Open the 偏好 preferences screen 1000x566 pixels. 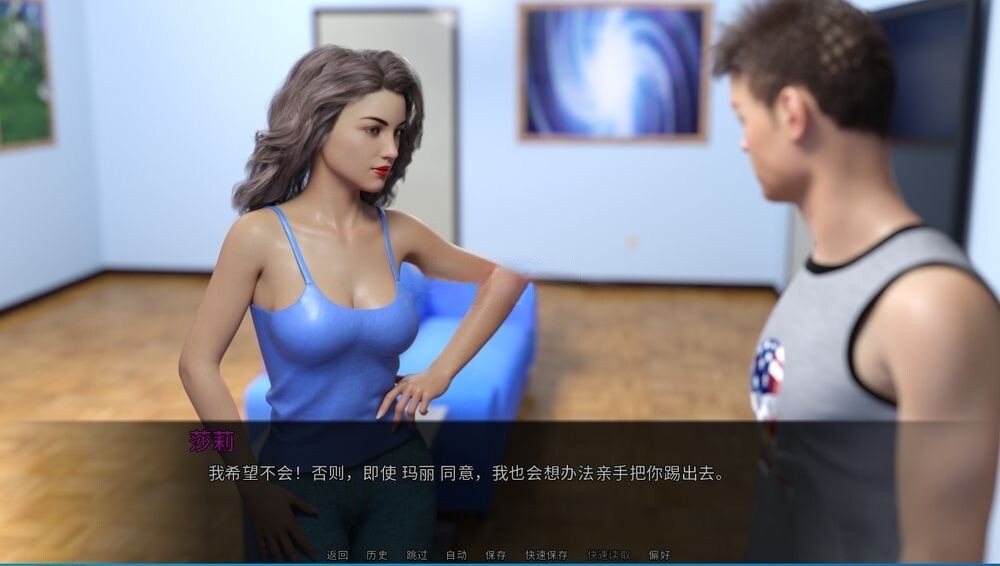(x=659, y=555)
